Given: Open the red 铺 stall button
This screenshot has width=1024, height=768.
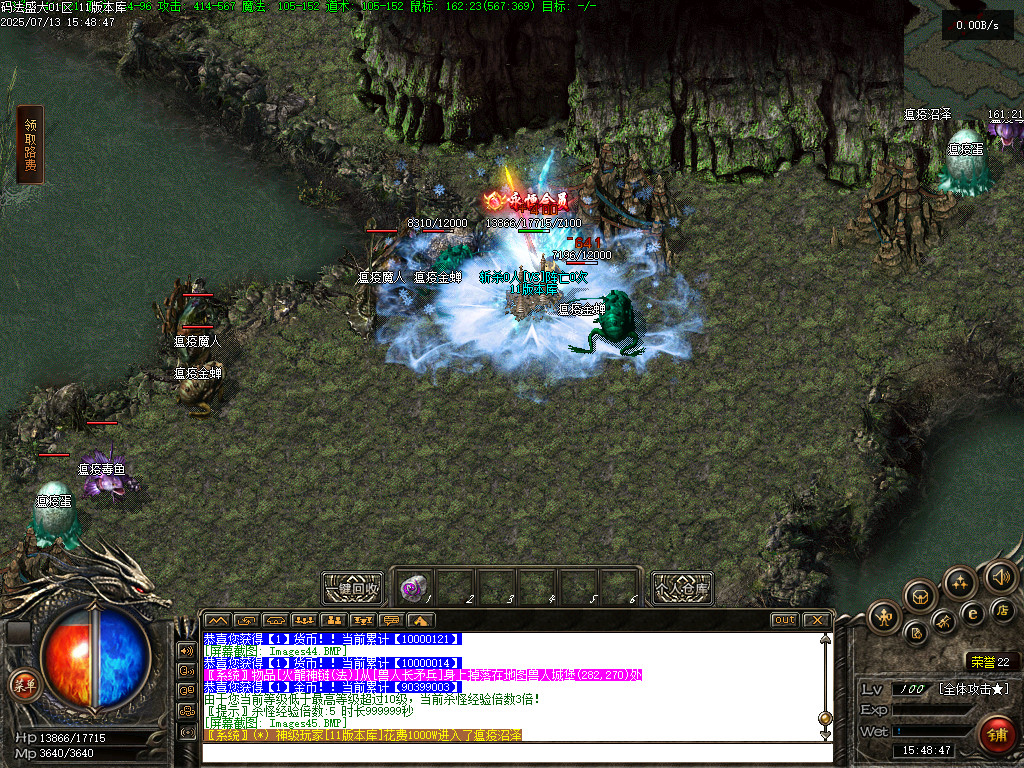Looking at the screenshot, I should [996, 735].
